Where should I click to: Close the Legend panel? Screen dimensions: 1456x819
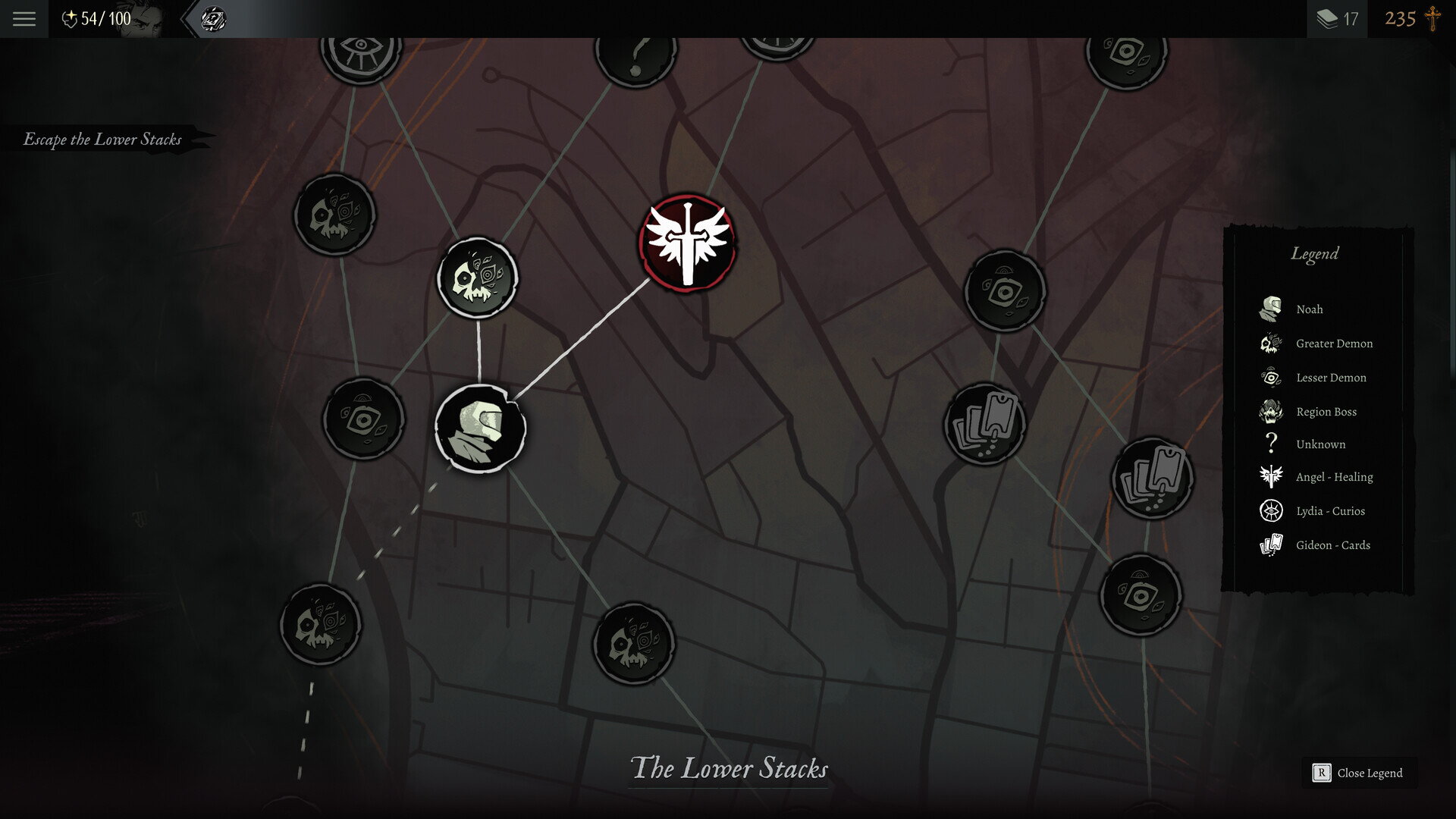tap(1359, 773)
